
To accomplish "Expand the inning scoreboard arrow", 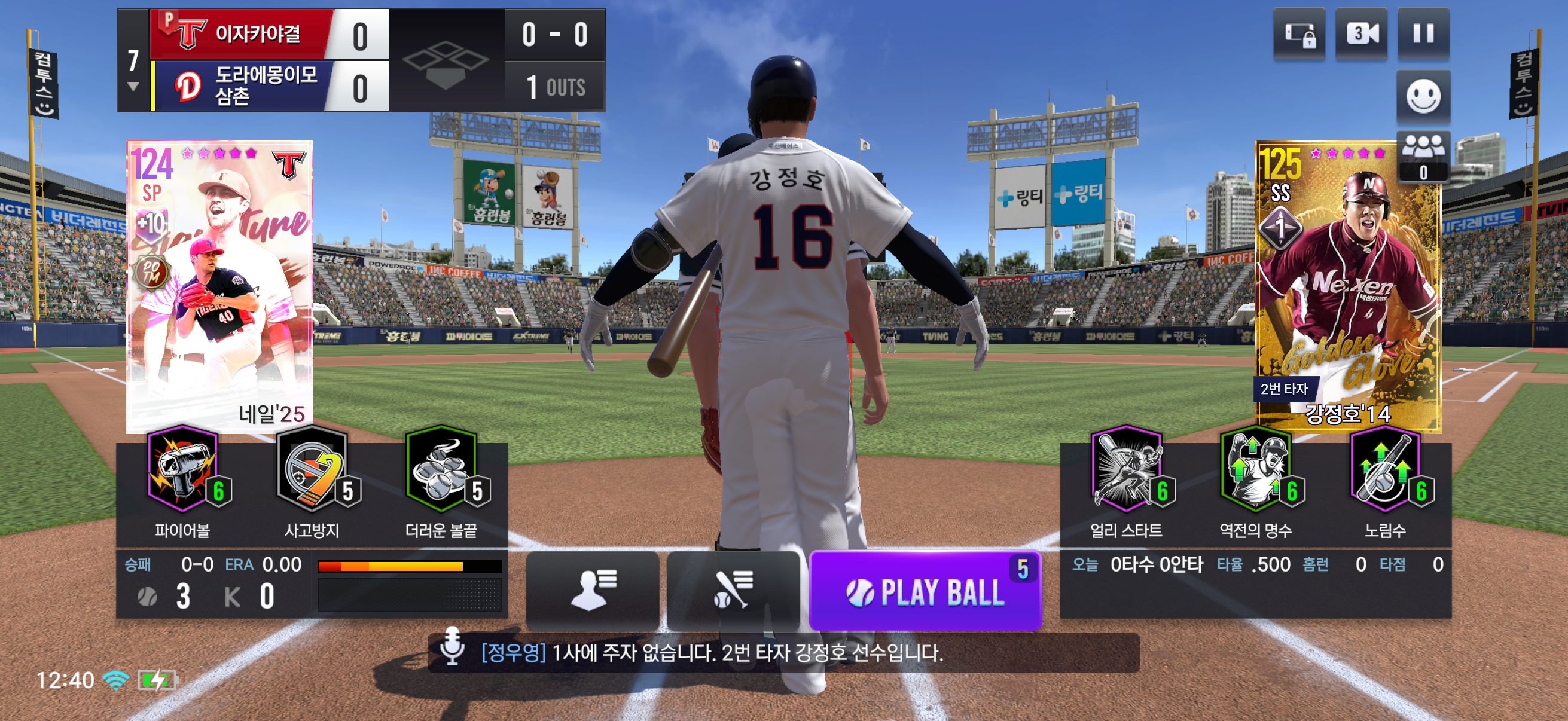I will pos(133,87).
